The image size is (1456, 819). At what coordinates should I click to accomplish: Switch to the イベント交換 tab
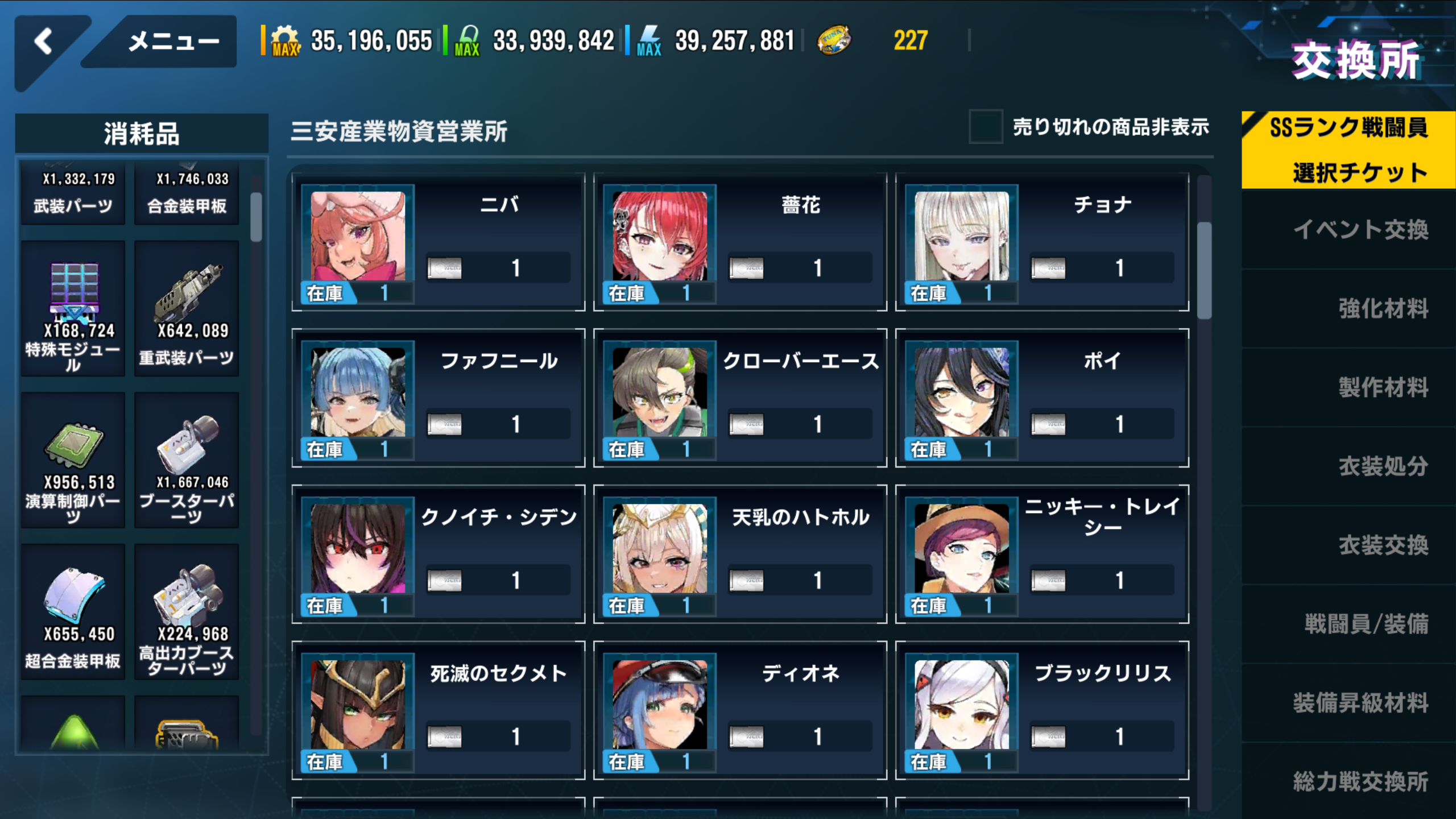(1359, 230)
